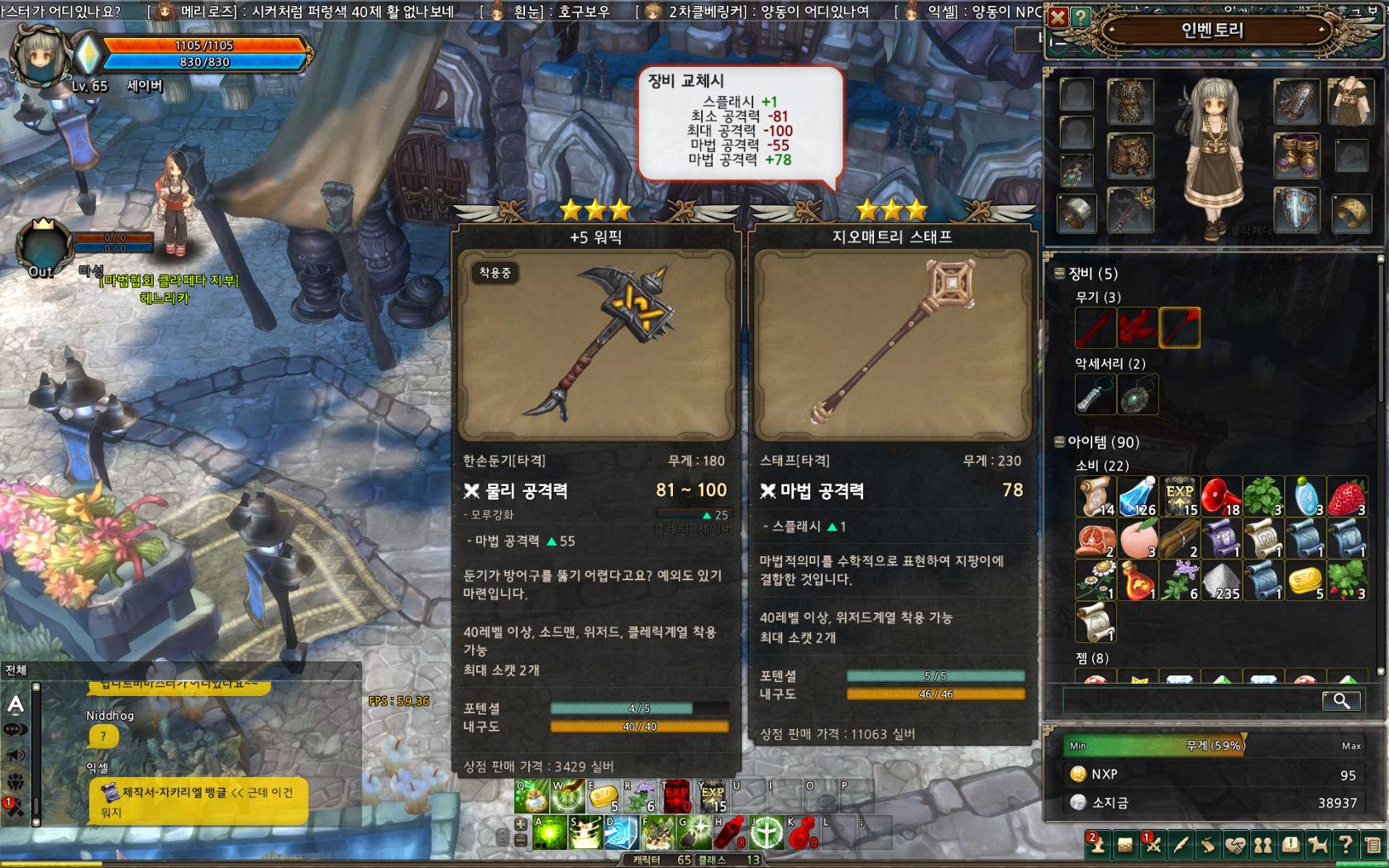Collapse the 장비 (5) equipment category

click(x=1059, y=274)
